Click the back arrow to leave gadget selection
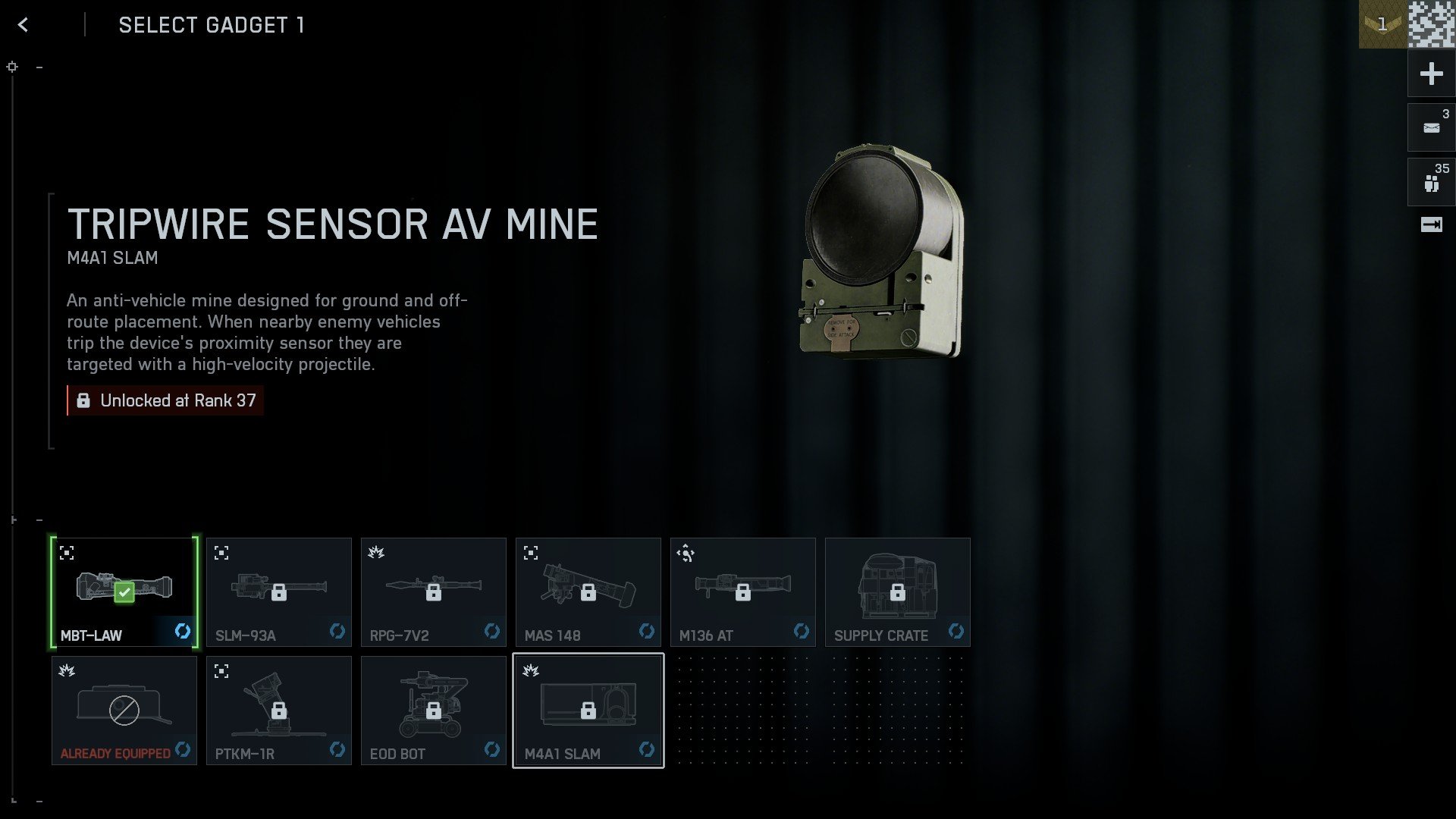Image resolution: width=1456 pixels, height=819 pixels. (x=23, y=24)
